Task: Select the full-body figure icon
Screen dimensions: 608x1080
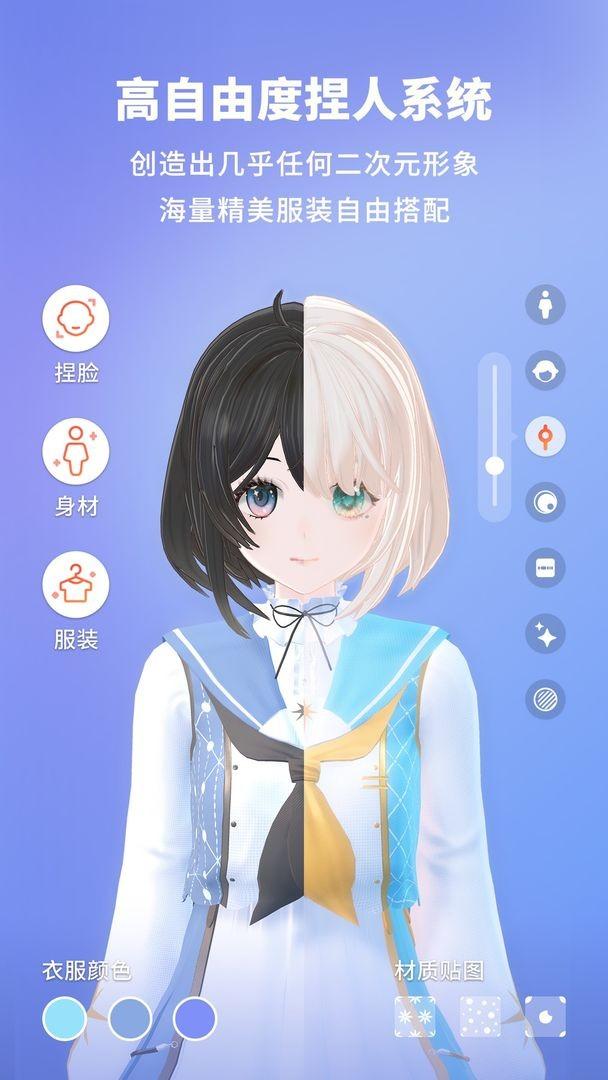Action: [x=545, y=304]
